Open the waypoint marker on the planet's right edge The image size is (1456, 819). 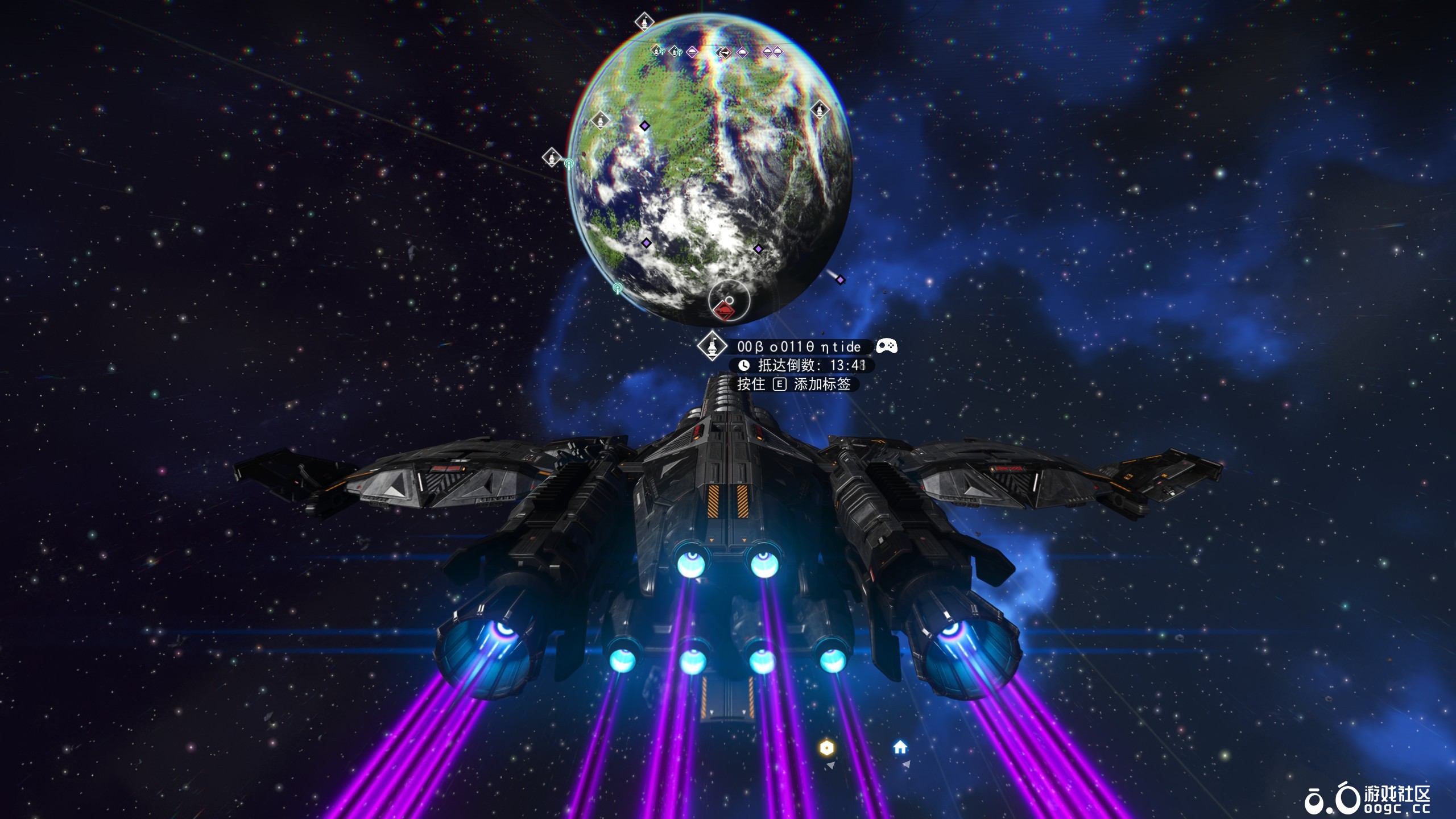(x=821, y=110)
